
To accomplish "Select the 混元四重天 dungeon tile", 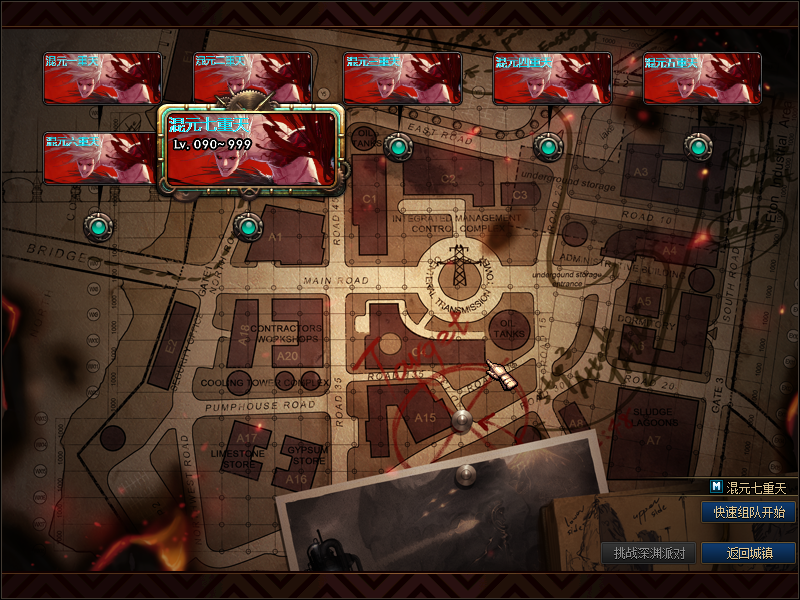I will click(552, 78).
